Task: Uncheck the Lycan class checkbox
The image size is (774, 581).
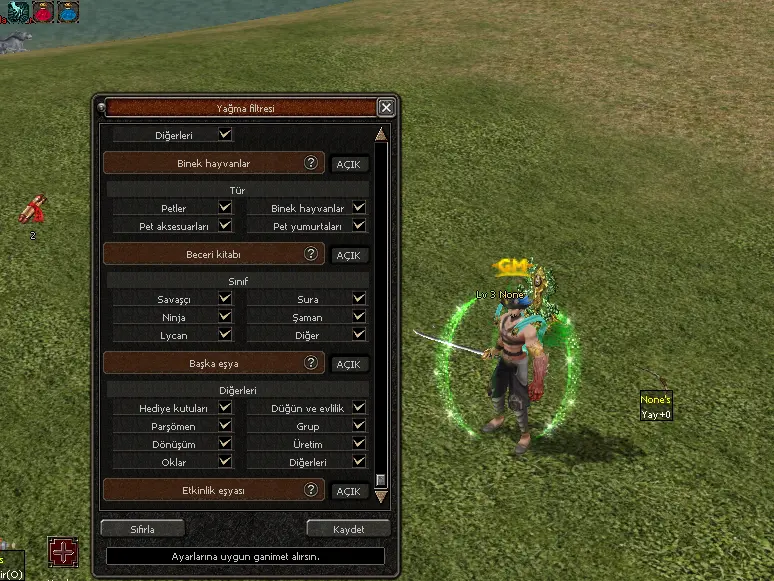Action: 225,335
